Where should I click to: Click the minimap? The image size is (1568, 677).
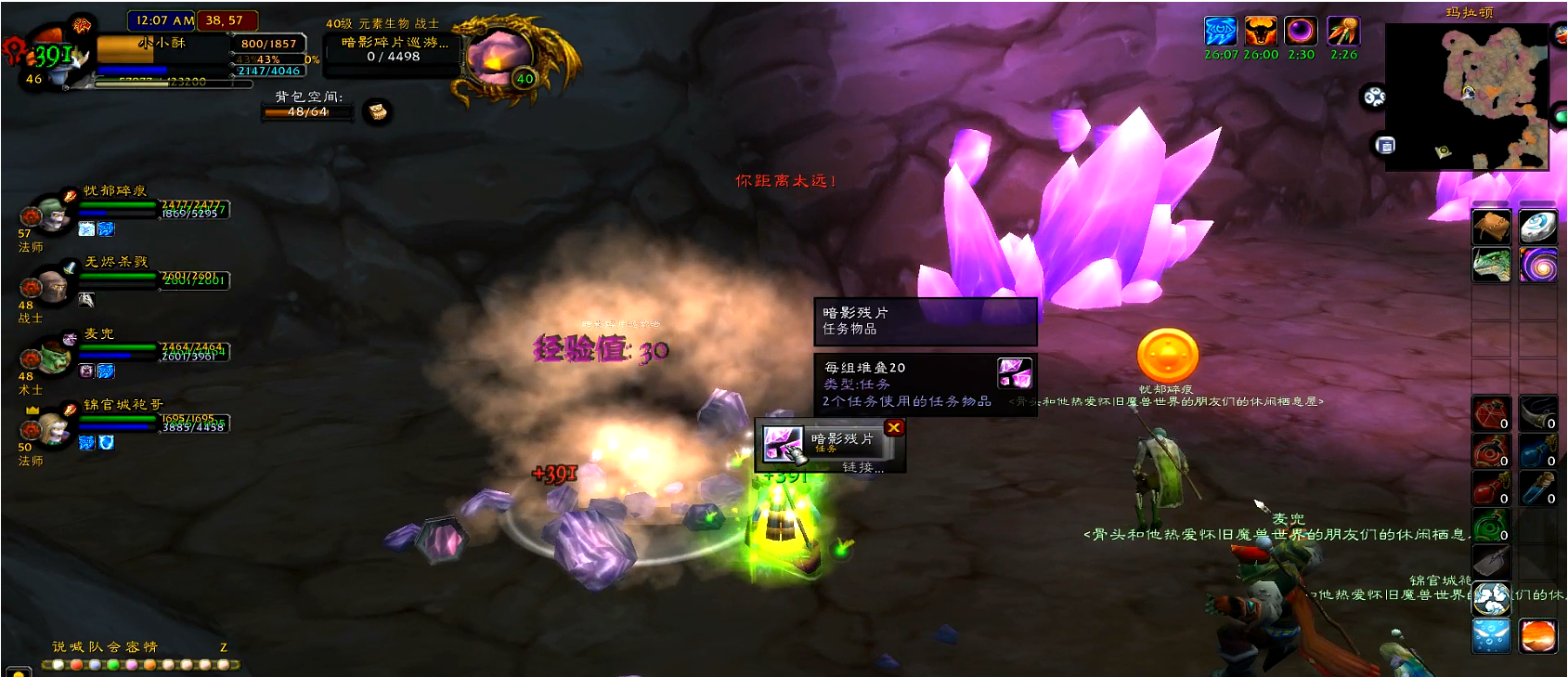point(1466,97)
